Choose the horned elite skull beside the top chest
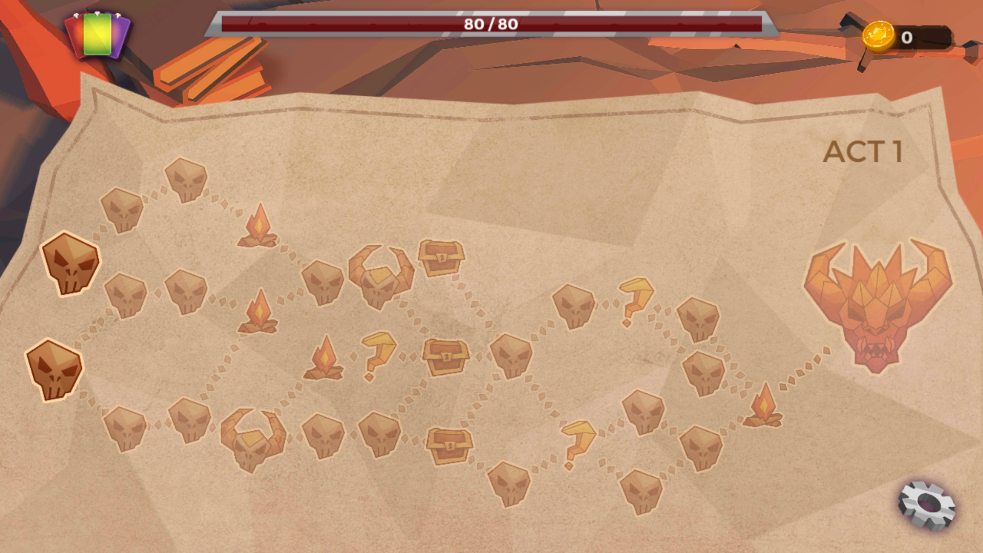 (380, 276)
